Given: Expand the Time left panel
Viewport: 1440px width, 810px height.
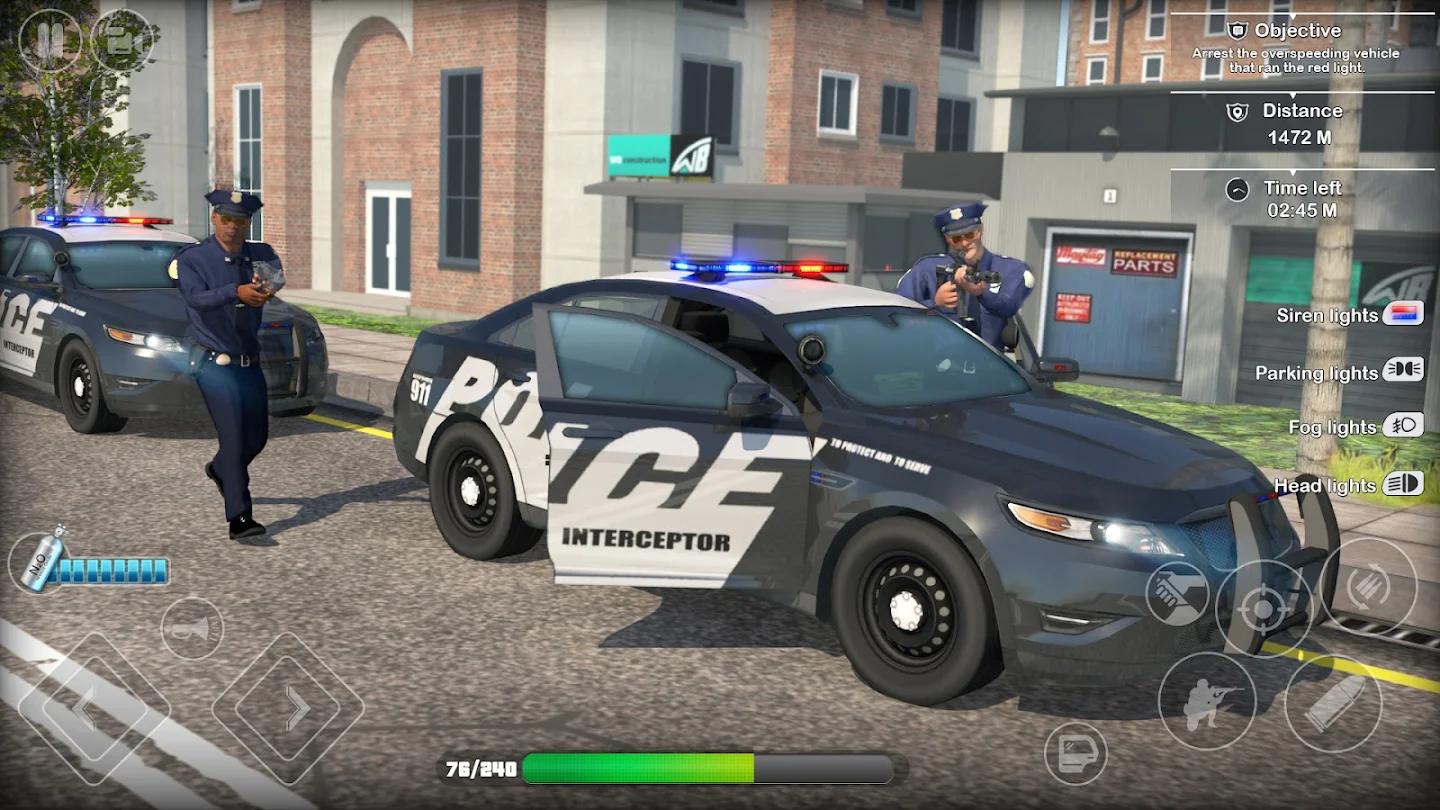Looking at the screenshot, I should point(1302,188).
